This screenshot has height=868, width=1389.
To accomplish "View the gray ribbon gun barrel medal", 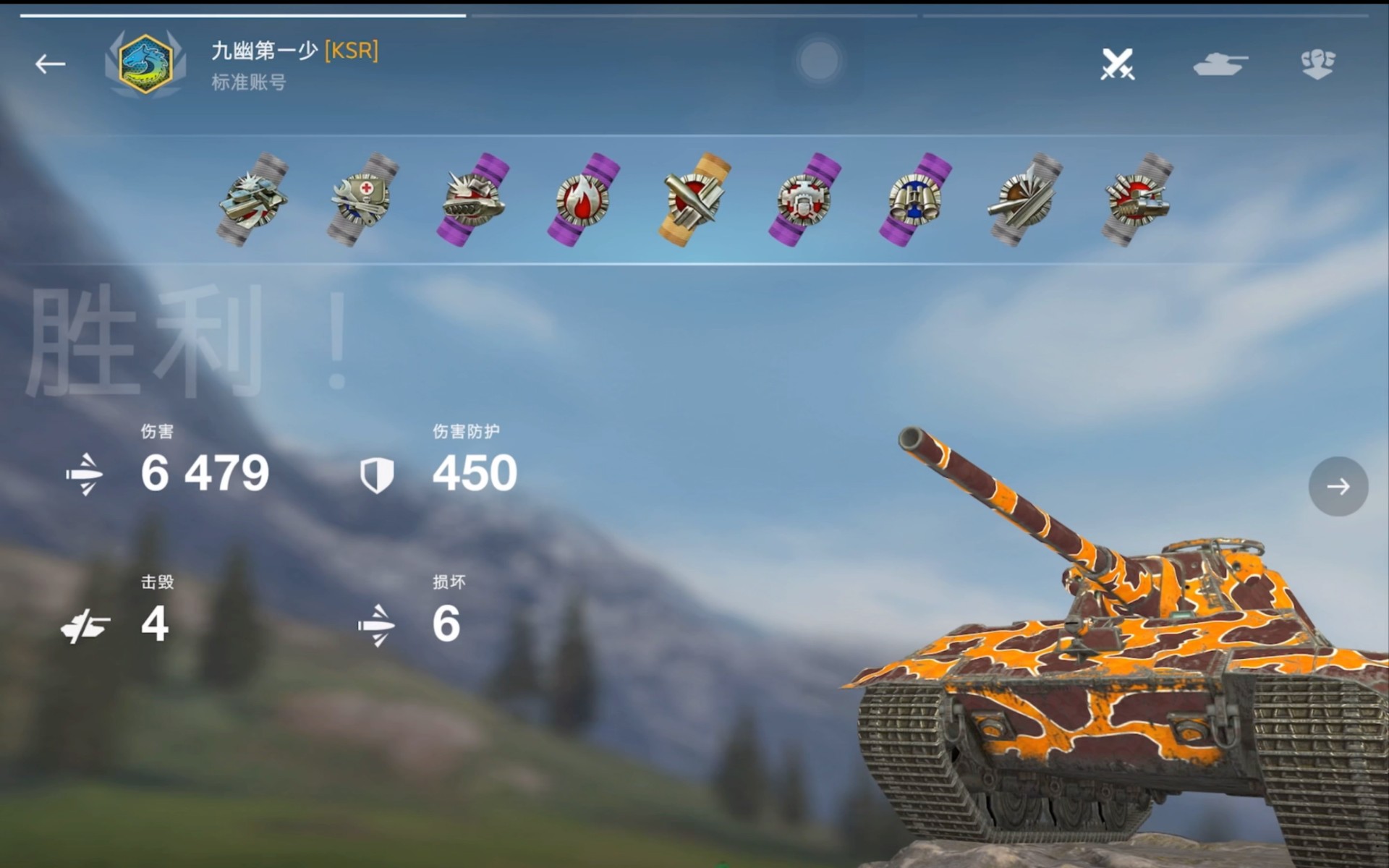I will tap(1025, 199).
